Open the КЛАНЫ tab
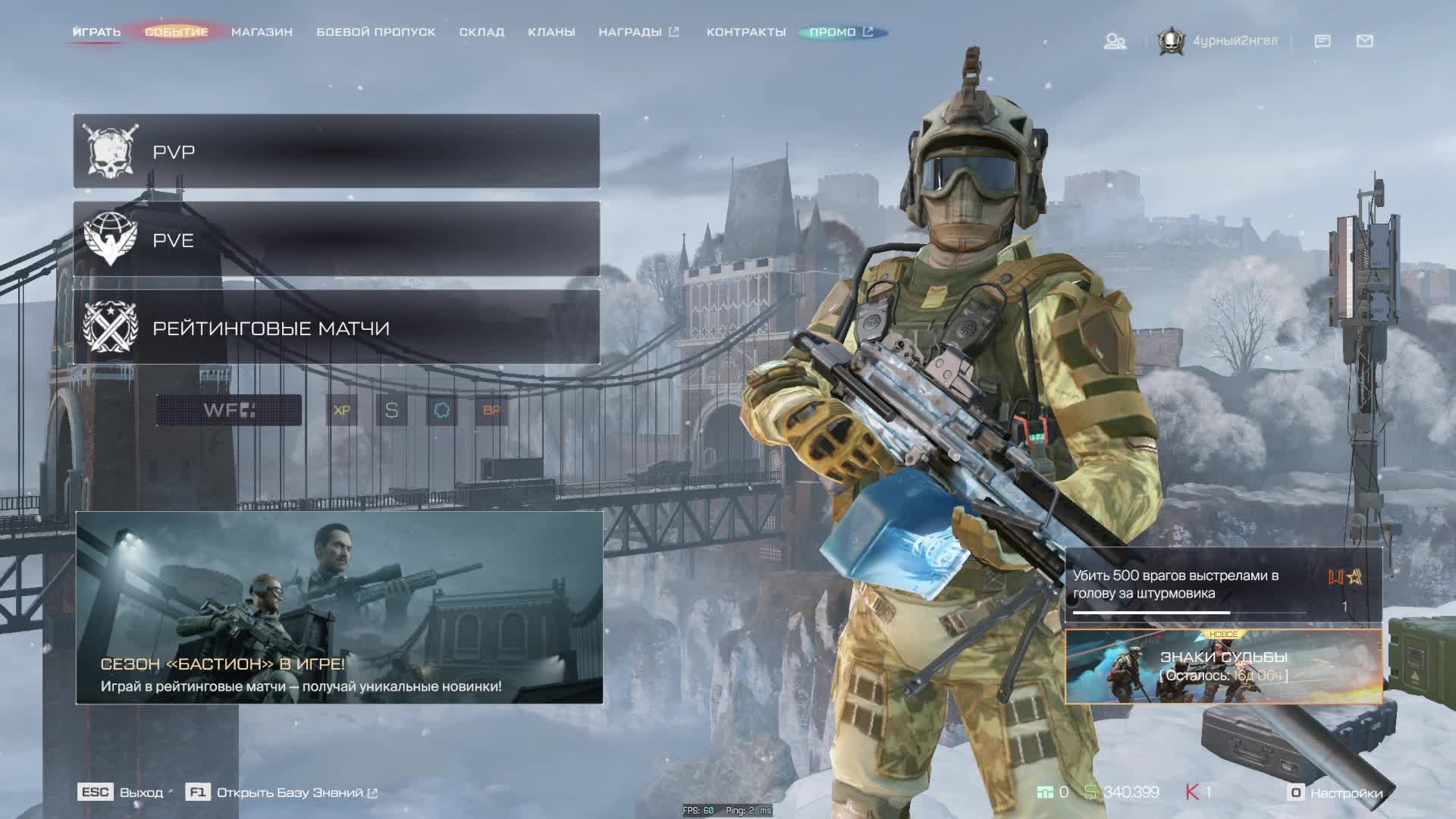 [551, 32]
